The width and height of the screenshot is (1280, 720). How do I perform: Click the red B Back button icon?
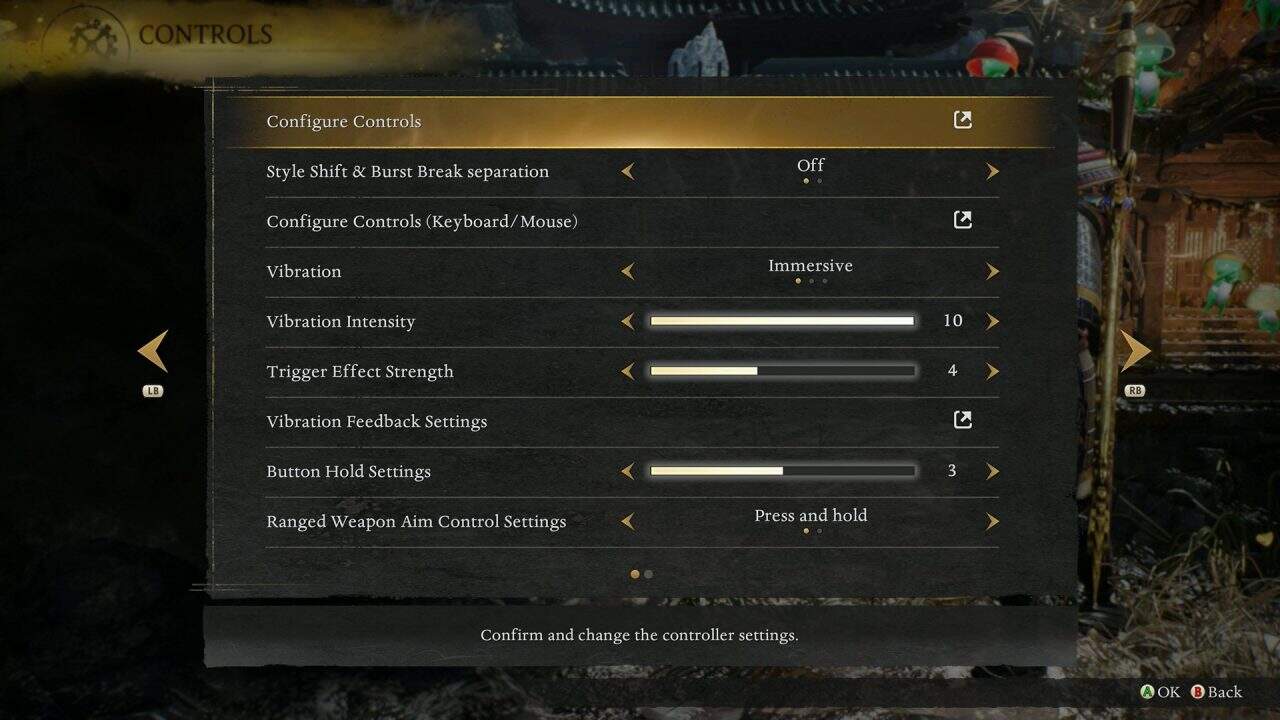point(1197,691)
